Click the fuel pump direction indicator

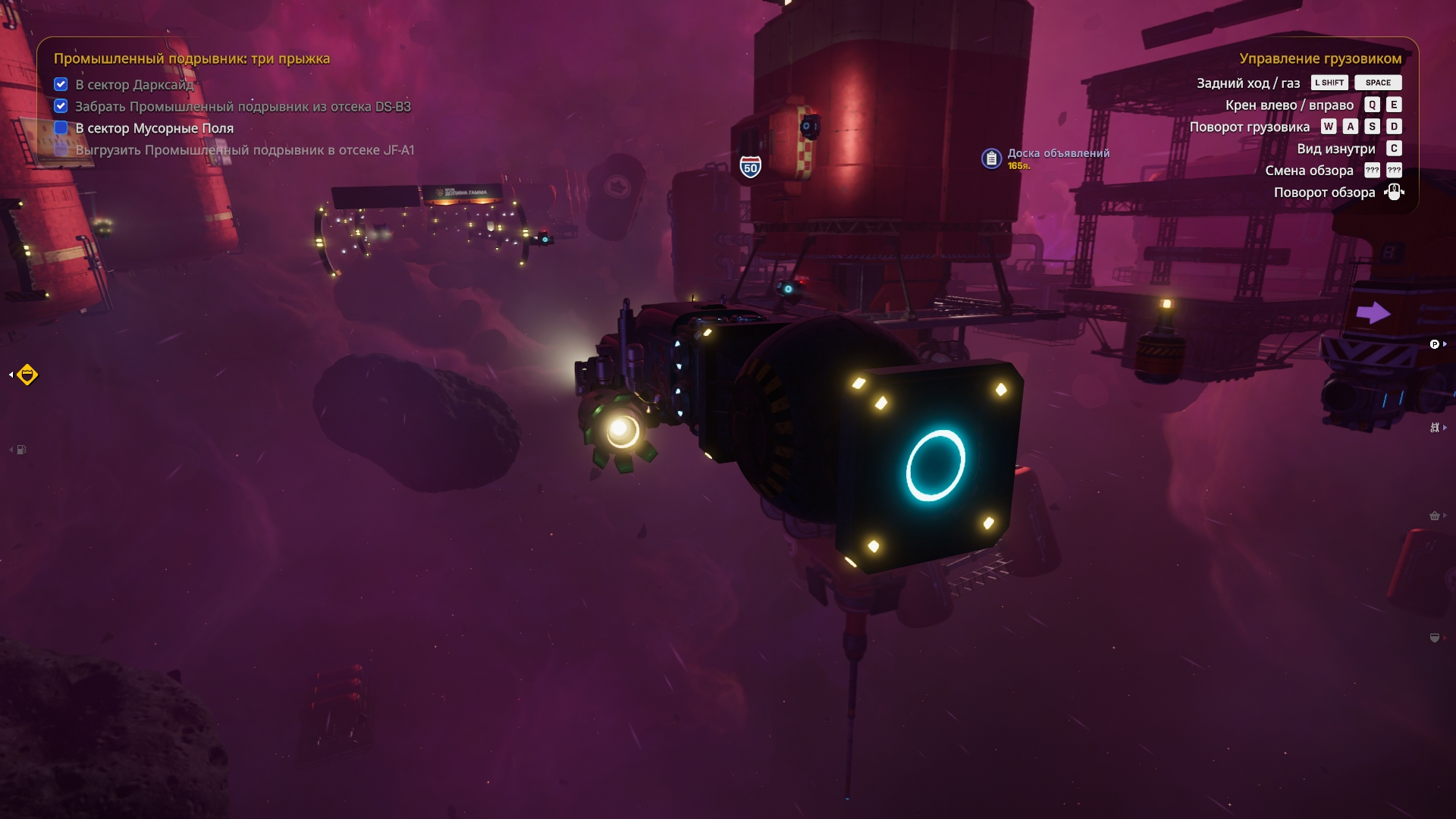click(21, 450)
